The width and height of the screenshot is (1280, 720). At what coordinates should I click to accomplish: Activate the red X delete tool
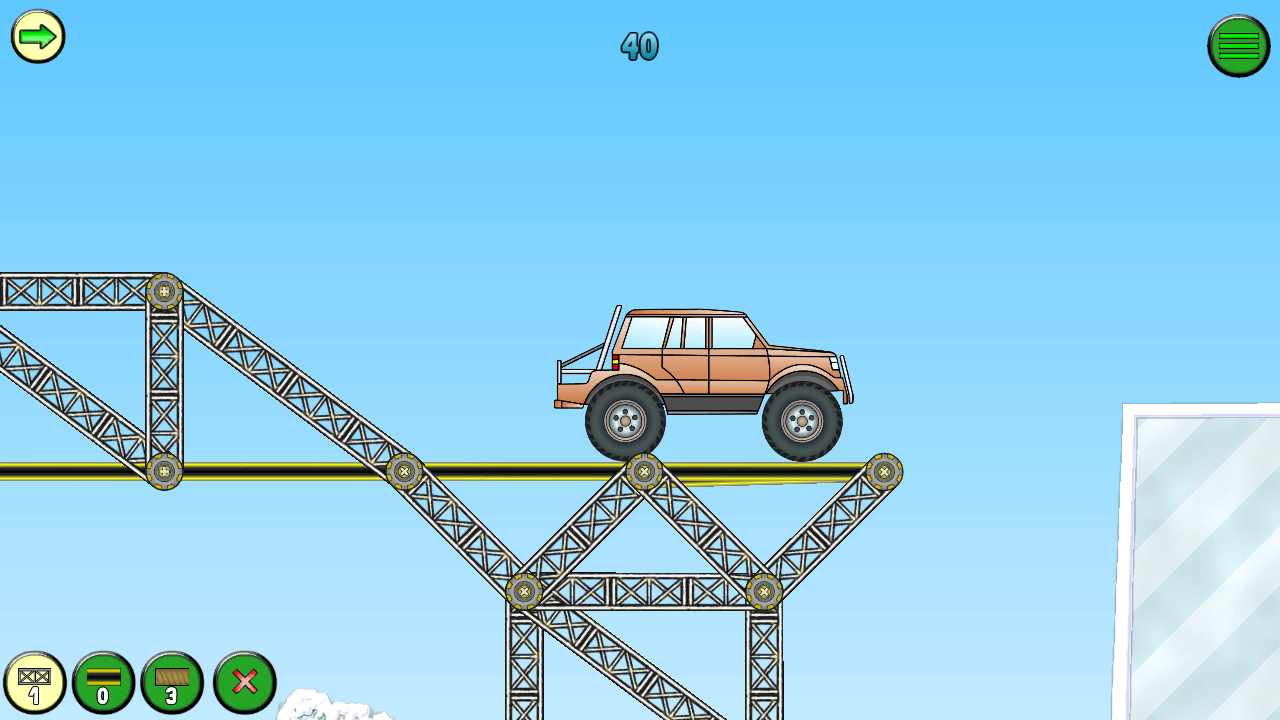pos(243,683)
